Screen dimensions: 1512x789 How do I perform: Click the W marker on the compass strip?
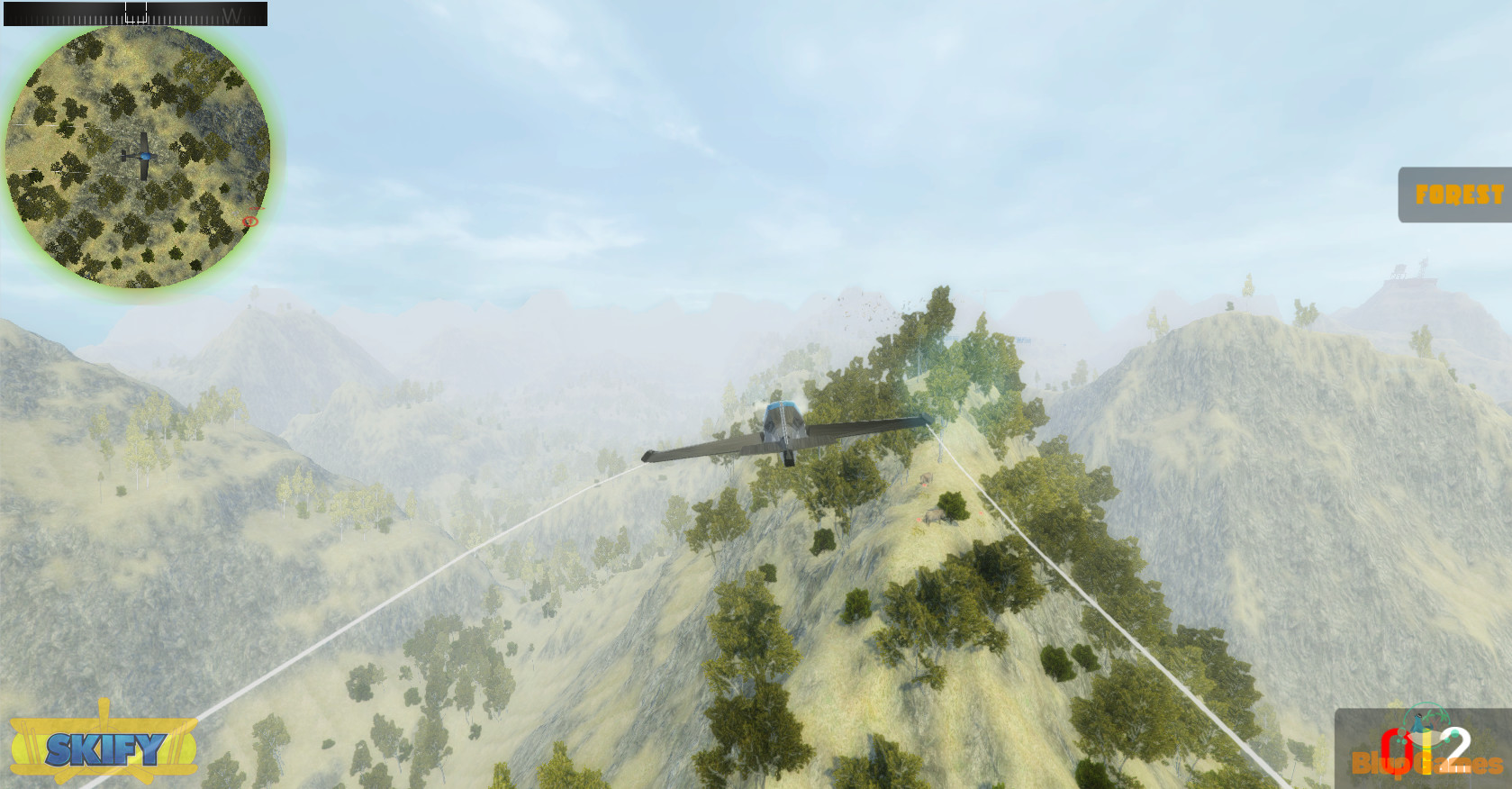pos(232,12)
